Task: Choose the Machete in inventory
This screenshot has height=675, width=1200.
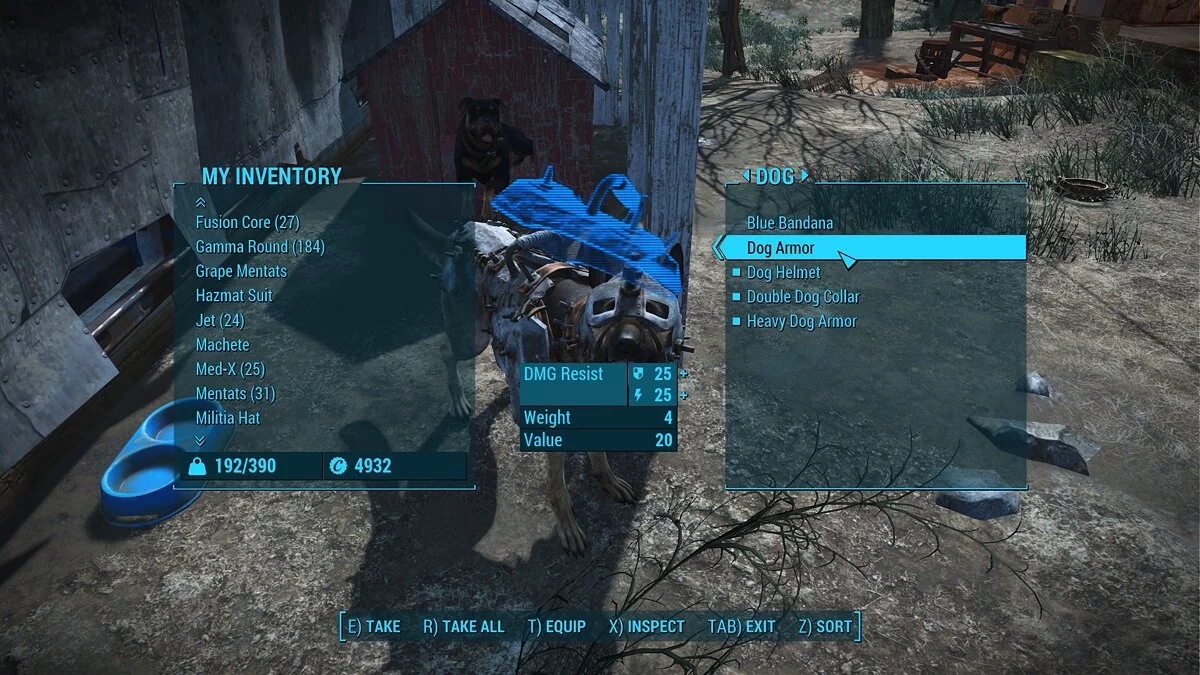Action: coord(223,345)
